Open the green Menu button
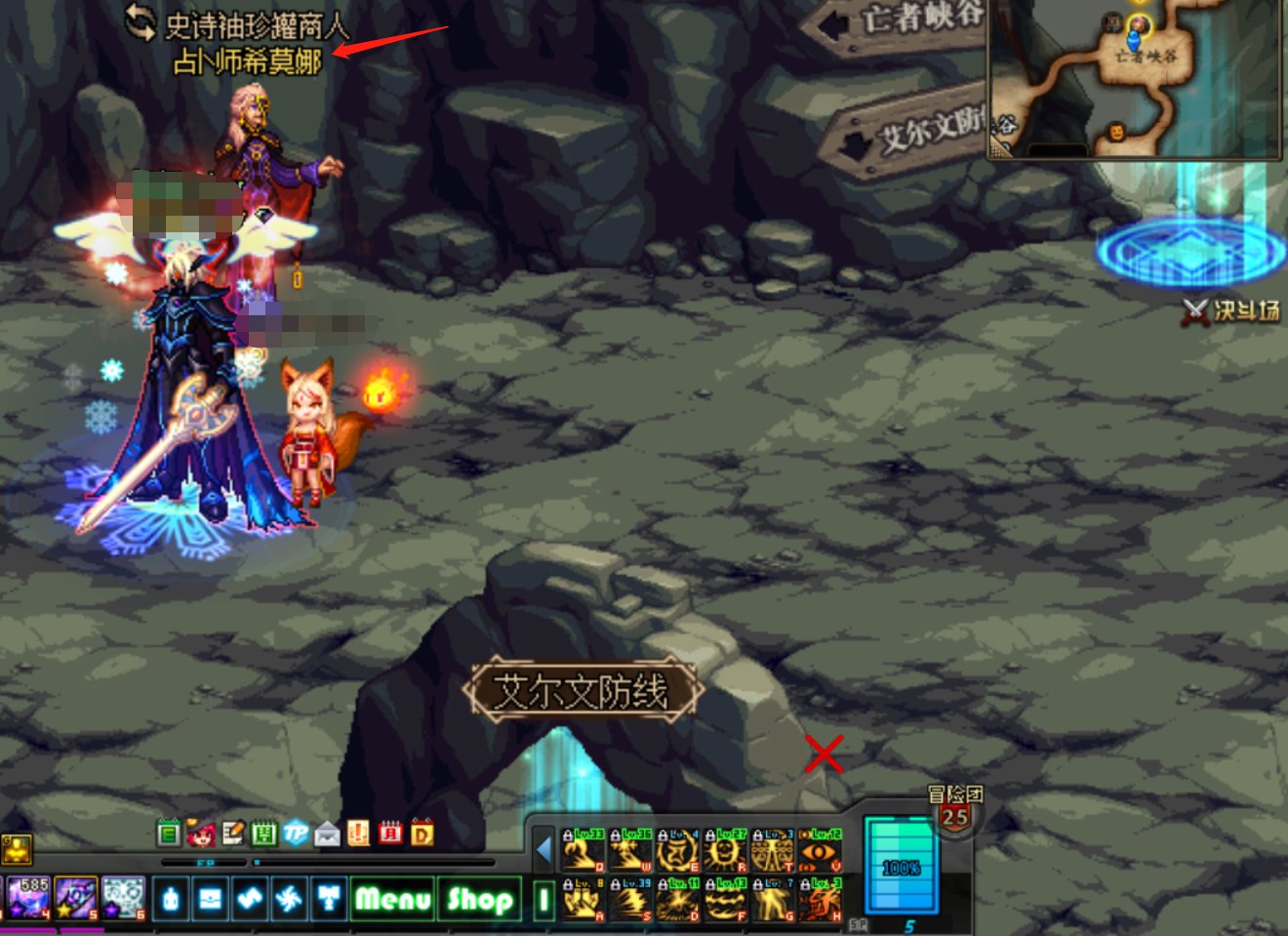1288x936 pixels. coord(392,898)
